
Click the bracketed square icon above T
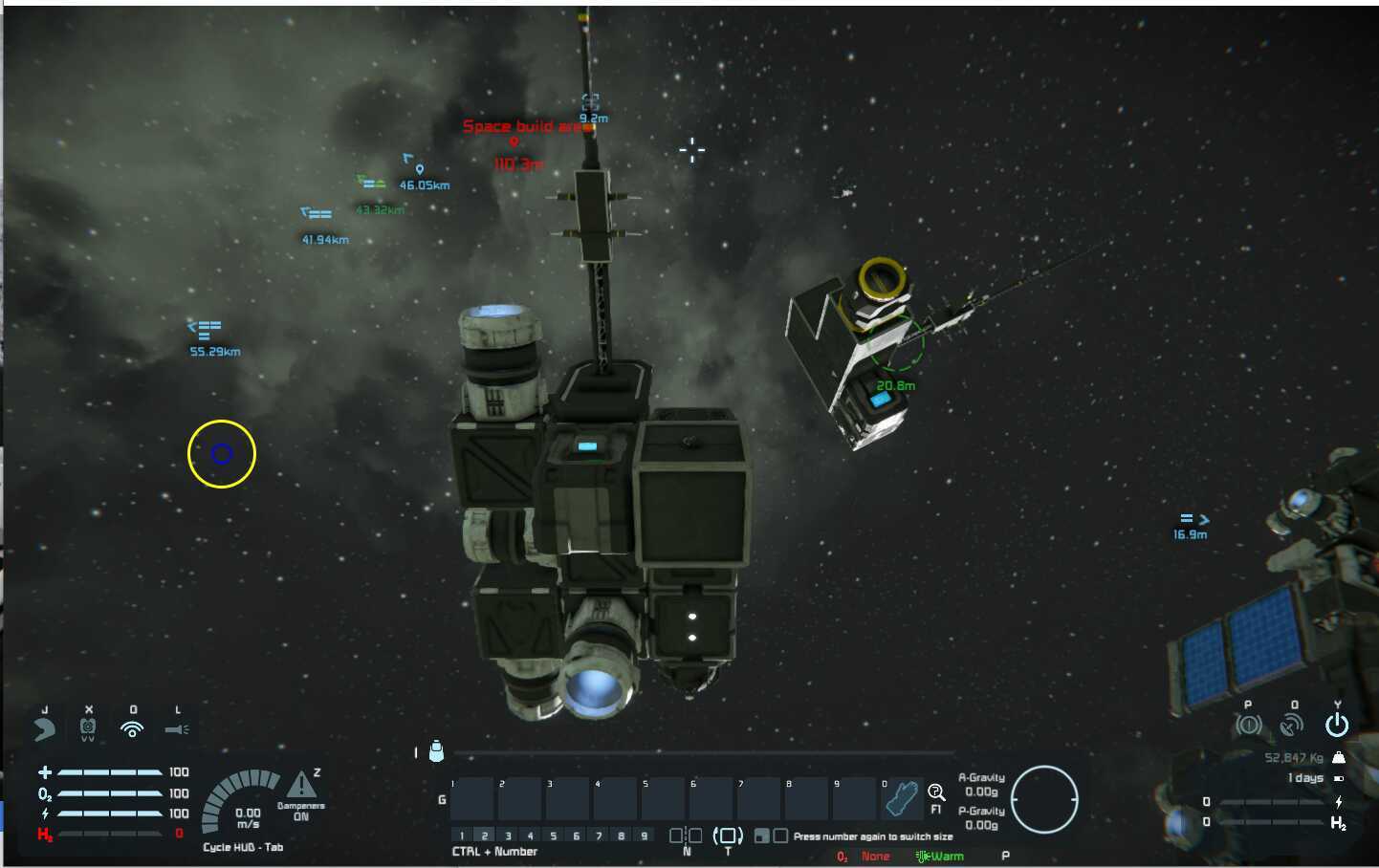point(728,835)
